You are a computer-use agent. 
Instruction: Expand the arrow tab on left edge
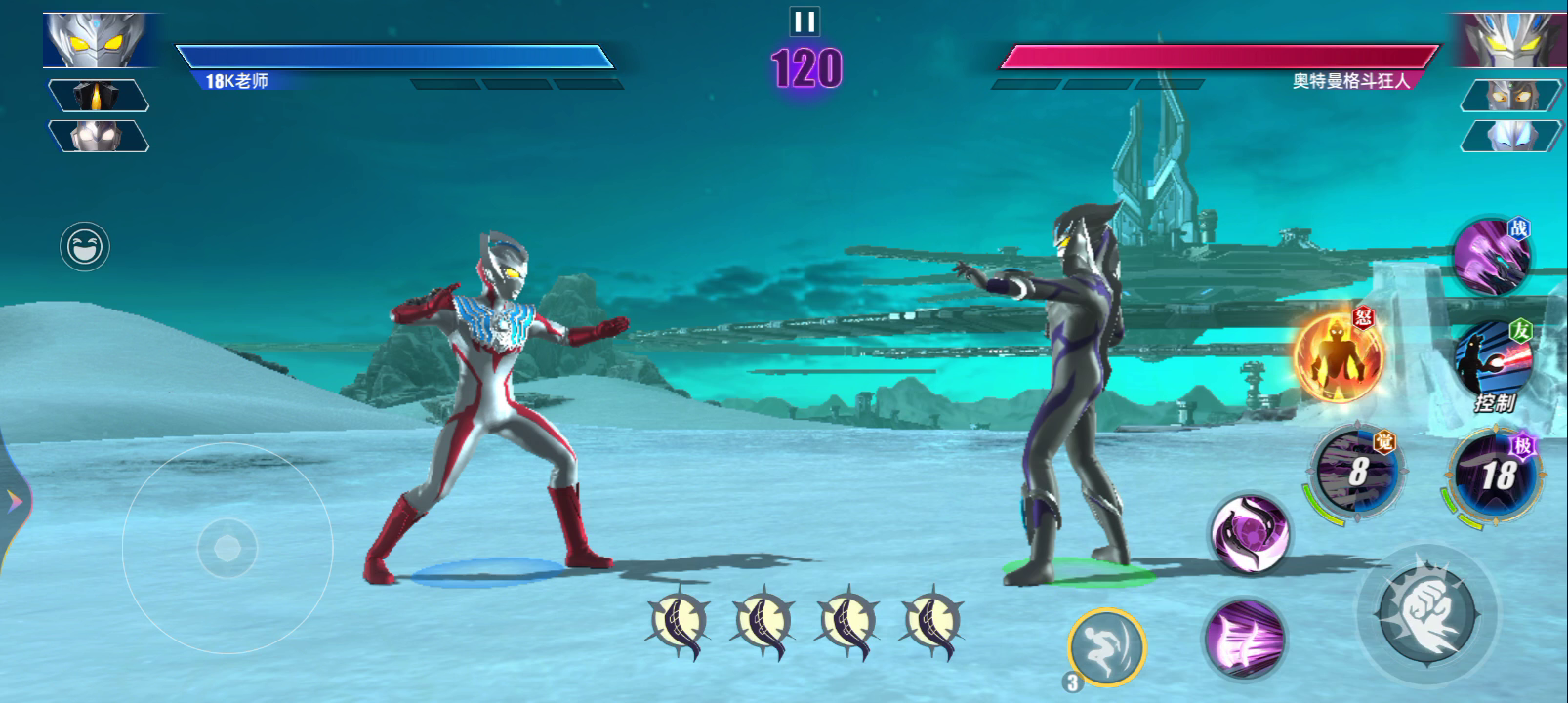pos(14,502)
